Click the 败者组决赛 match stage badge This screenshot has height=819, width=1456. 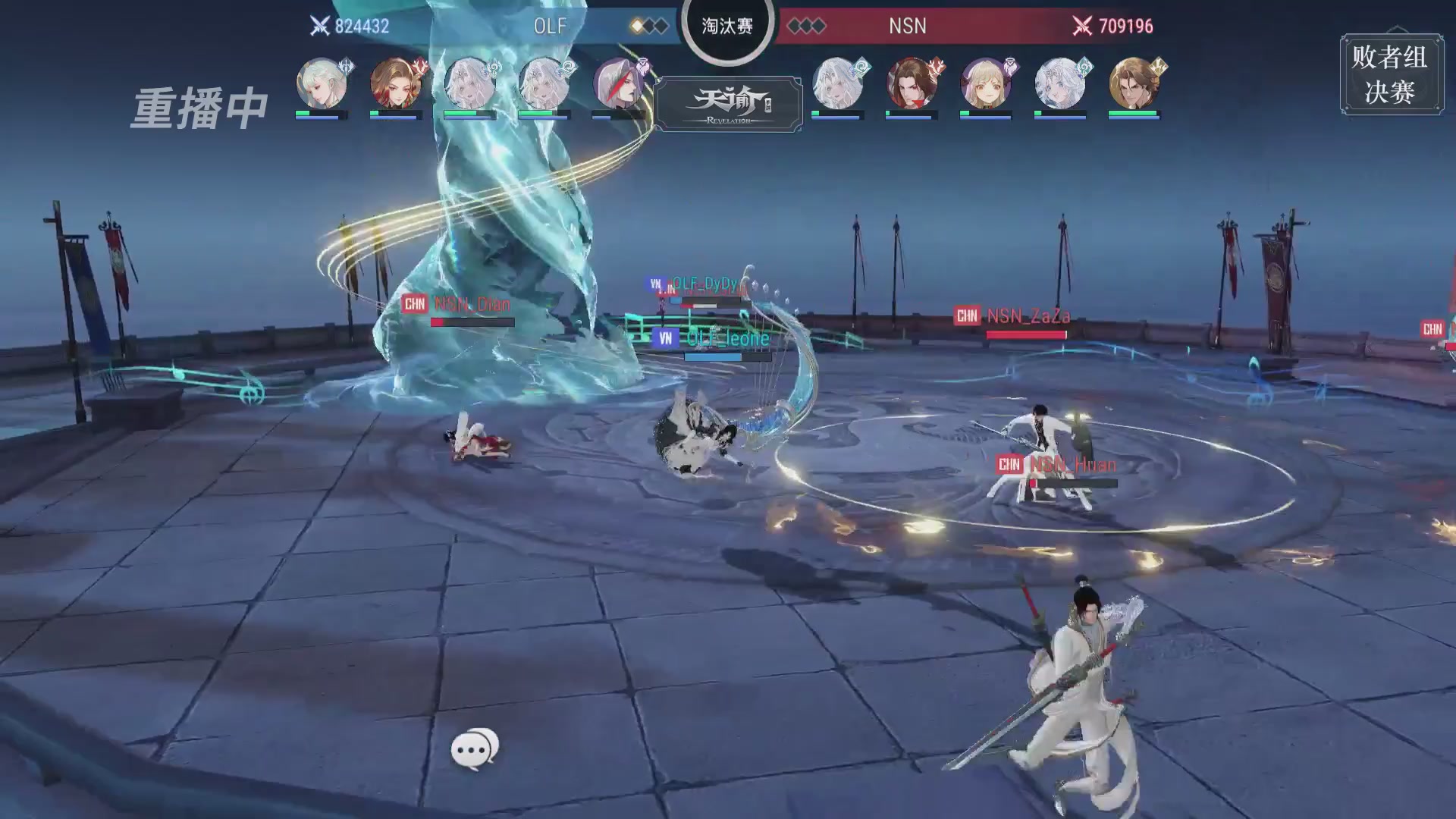(1391, 74)
